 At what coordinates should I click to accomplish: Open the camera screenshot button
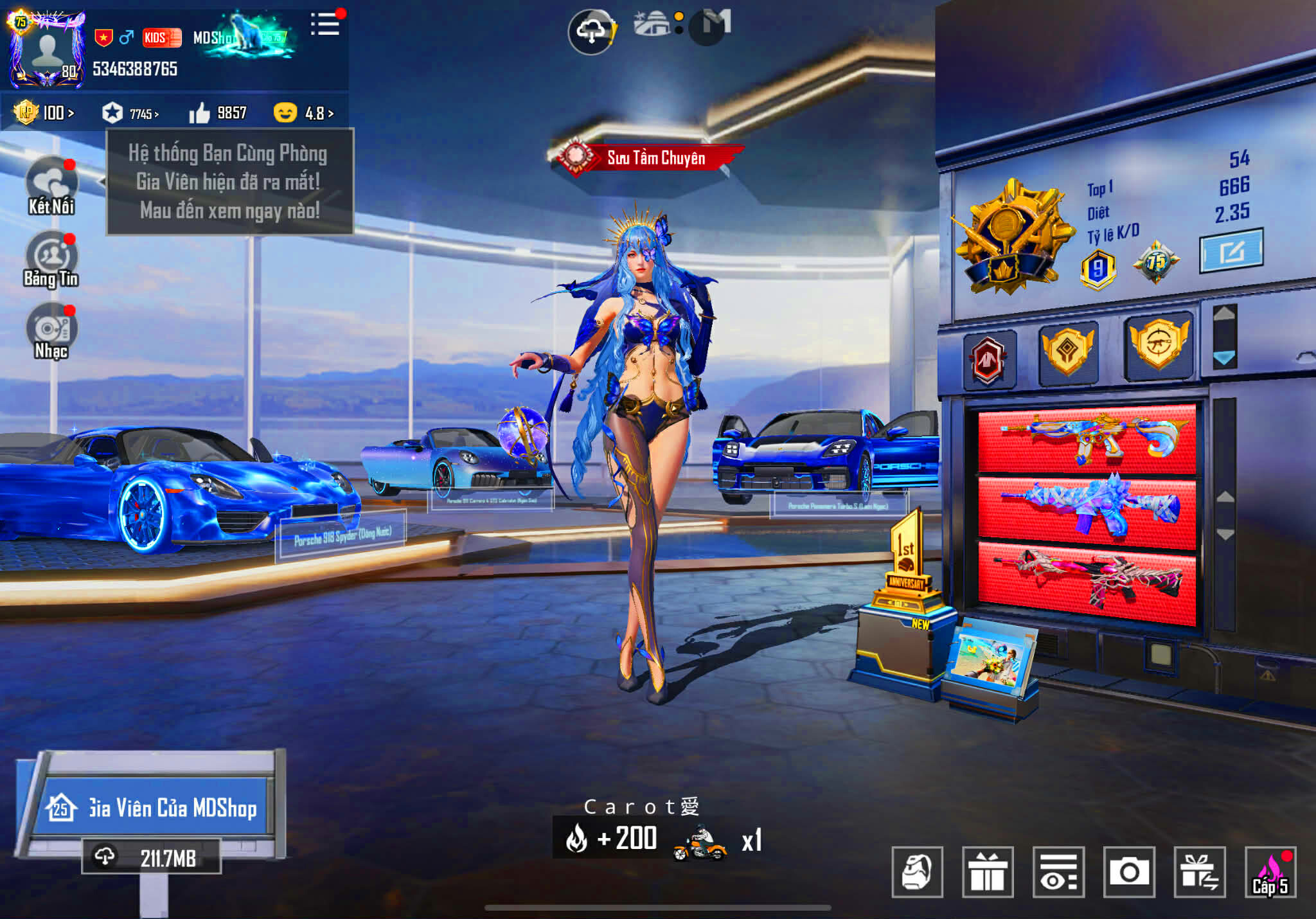coord(1129,872)
